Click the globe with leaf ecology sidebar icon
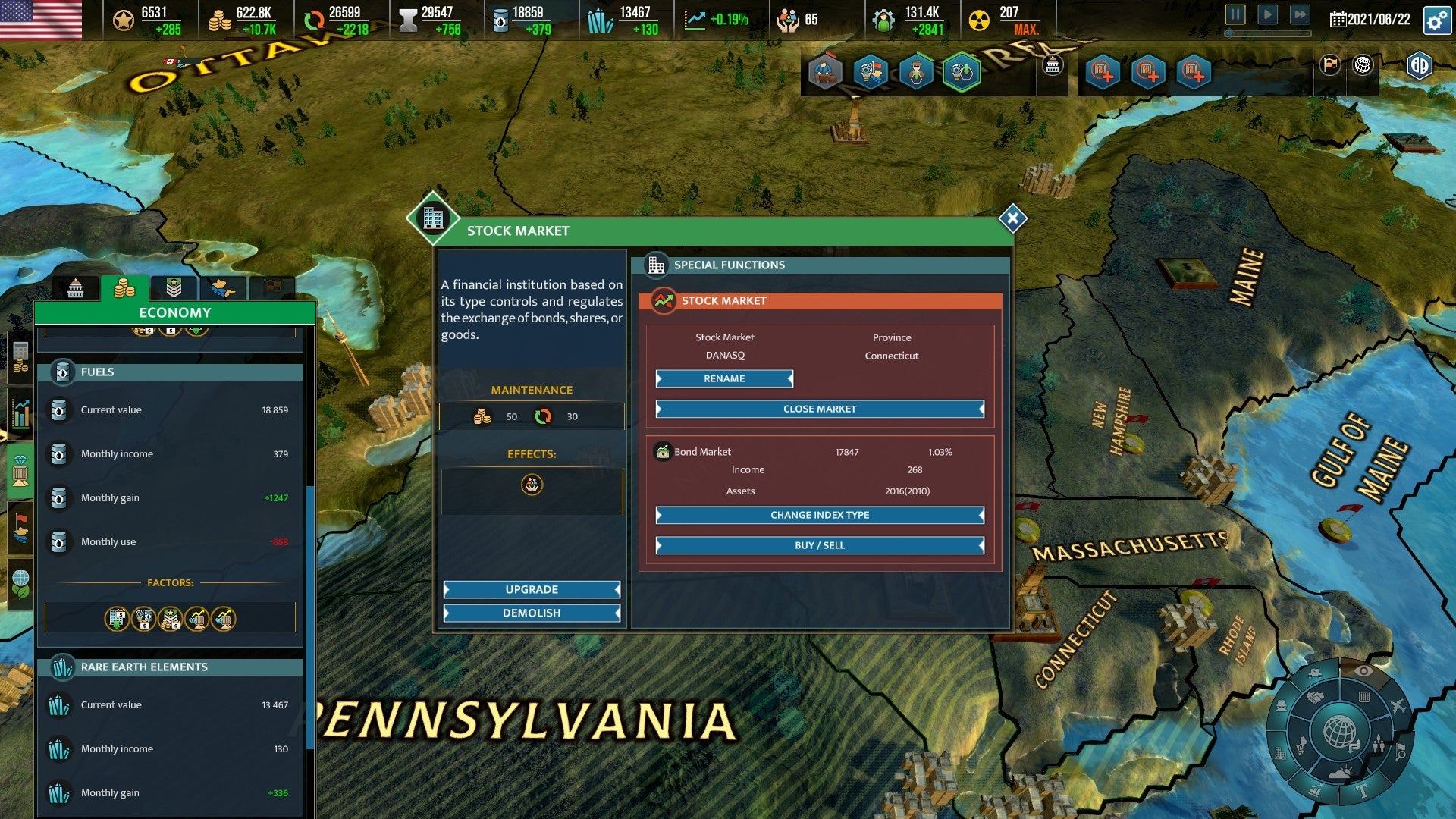The height and width of the screenshot is (819, 1456). click(19, 583)
